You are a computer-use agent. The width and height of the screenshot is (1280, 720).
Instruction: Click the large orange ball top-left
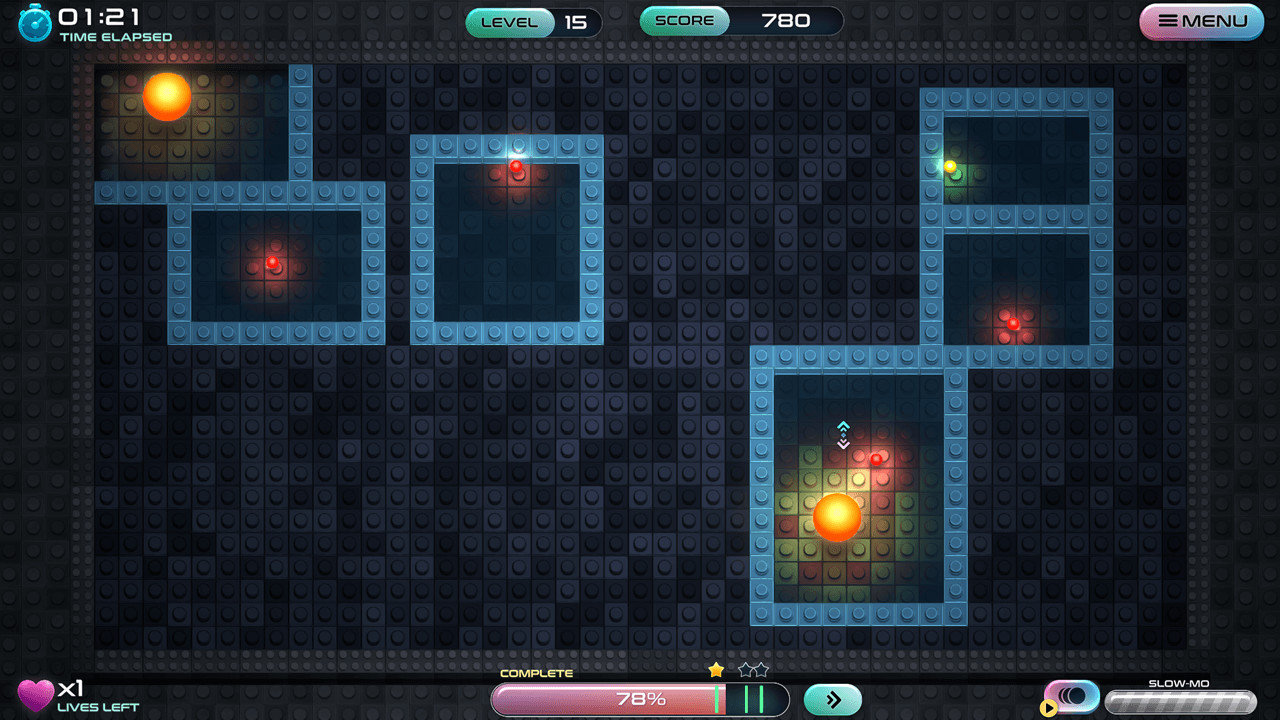pos(166,97)
